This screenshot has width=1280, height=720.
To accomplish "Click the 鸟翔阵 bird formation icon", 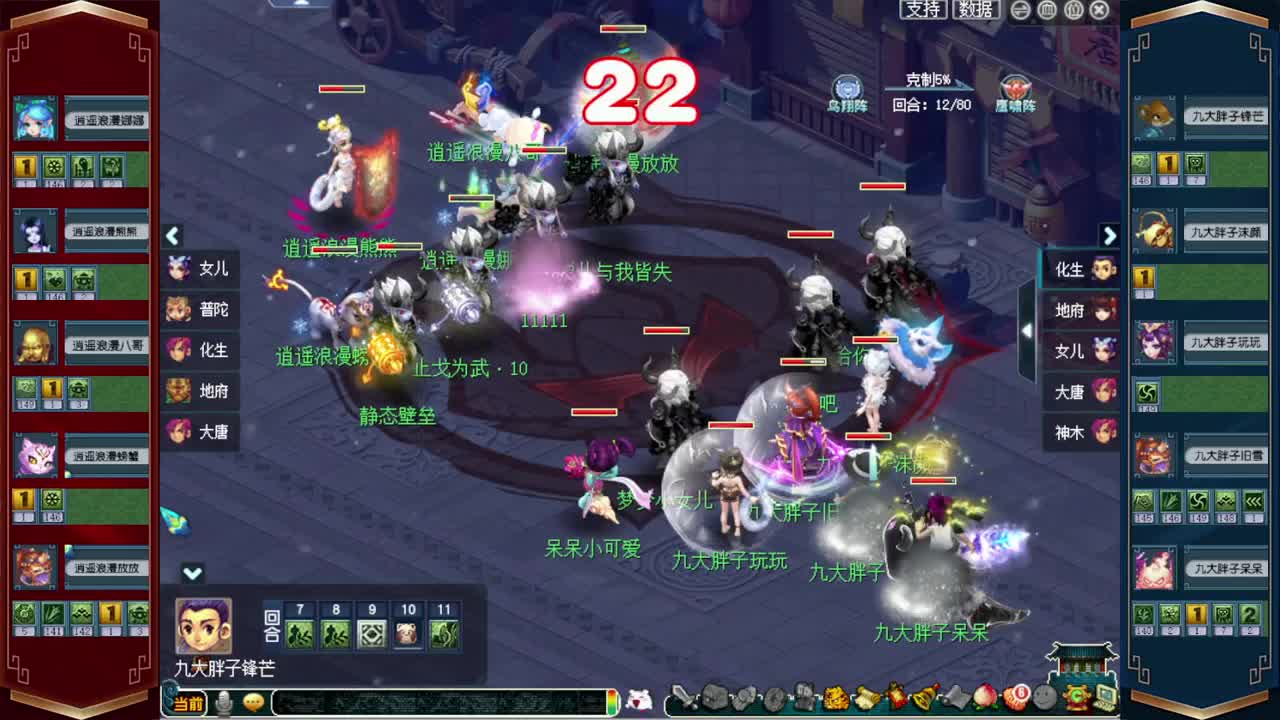I will point(845,88).
